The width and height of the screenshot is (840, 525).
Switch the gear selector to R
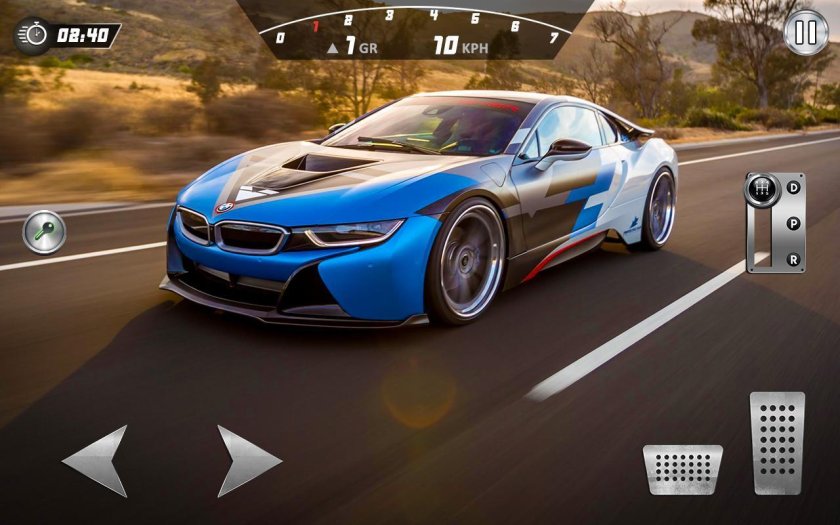pyautogui.click(x=793, y=259)
